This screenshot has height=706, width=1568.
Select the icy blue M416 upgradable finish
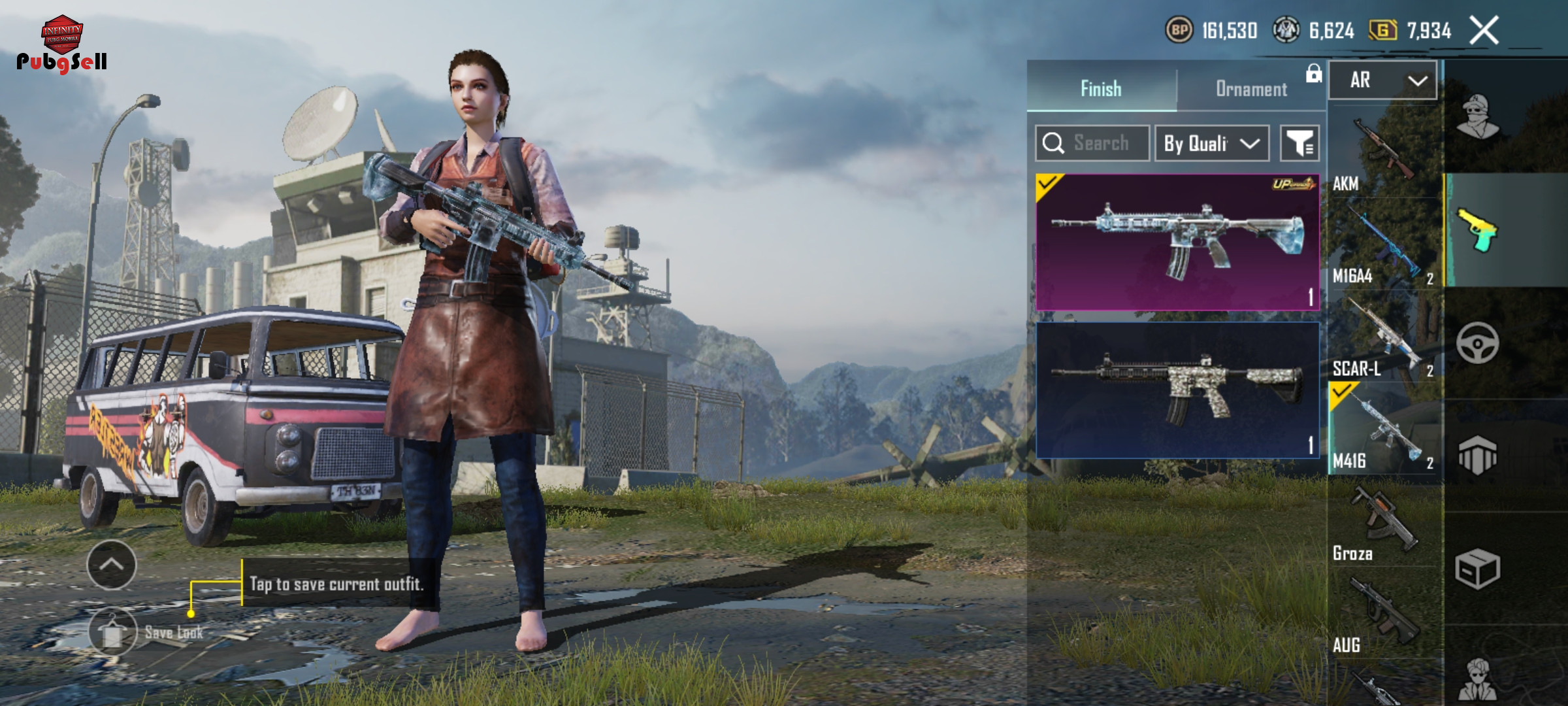pyautogui.click(x=1177, y=242)
